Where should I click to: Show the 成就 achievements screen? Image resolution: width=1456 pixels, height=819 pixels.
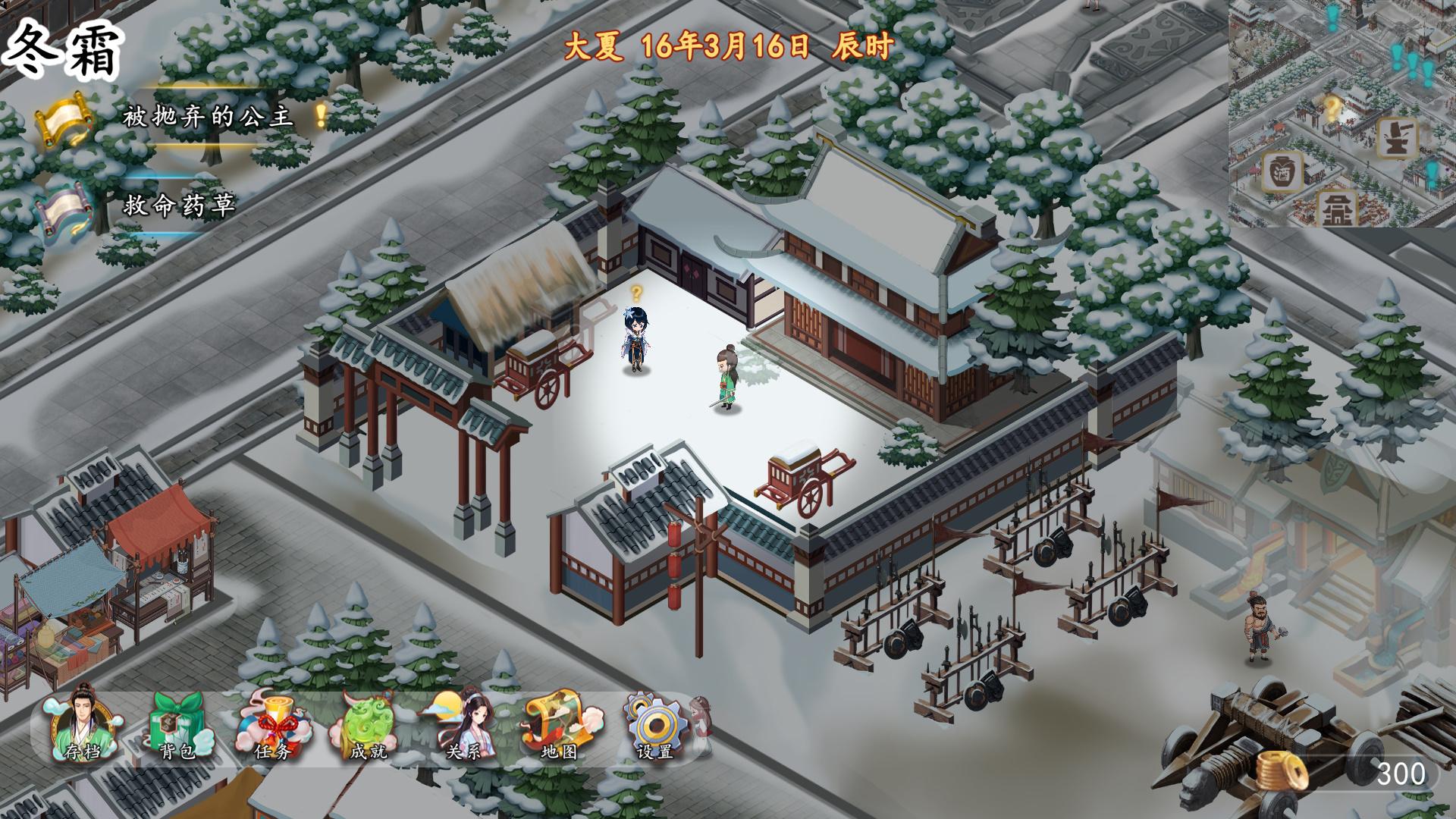pos(369,725)
